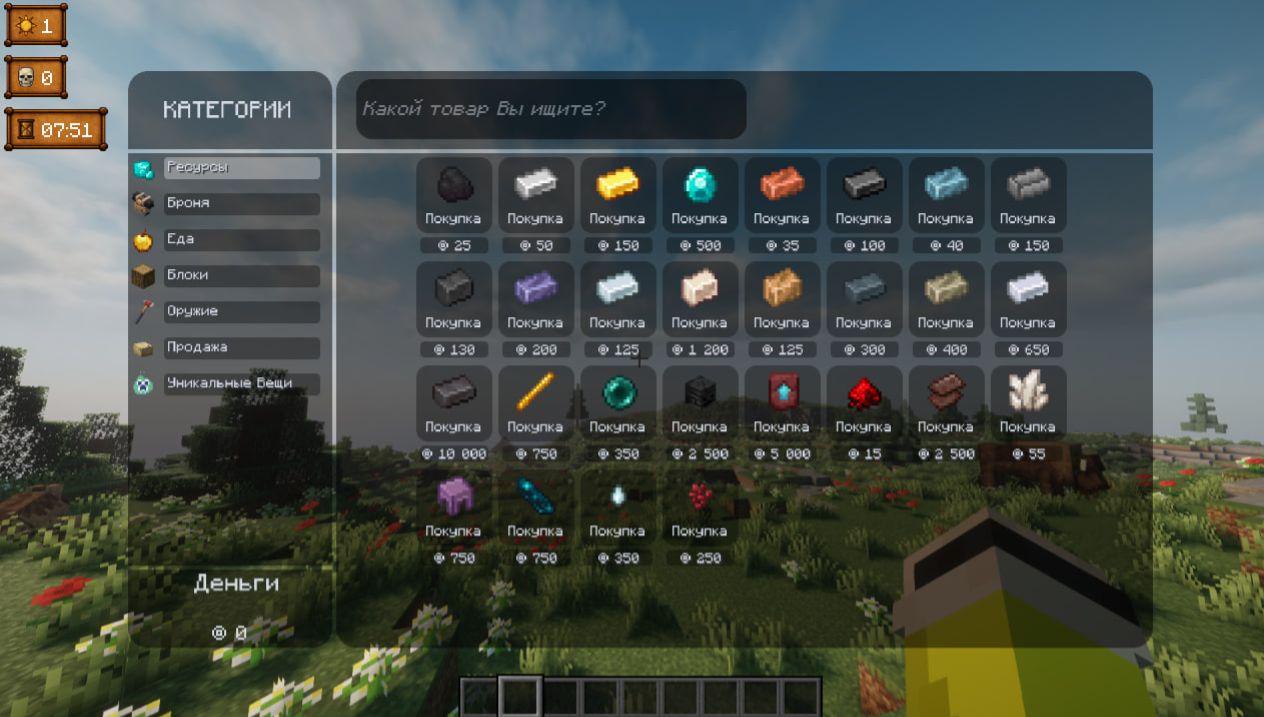Screen dimensions: 1264x717
Task: Purchase the item priced at 1 200
Action: click(699, 300)
